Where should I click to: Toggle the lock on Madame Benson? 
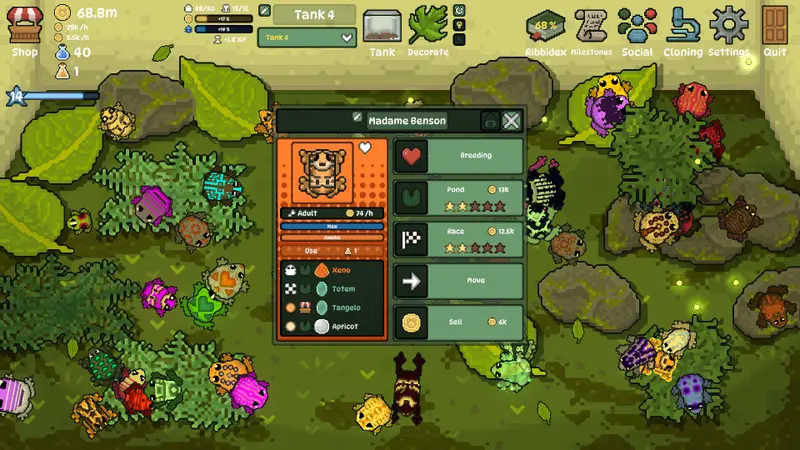point(489,121)
